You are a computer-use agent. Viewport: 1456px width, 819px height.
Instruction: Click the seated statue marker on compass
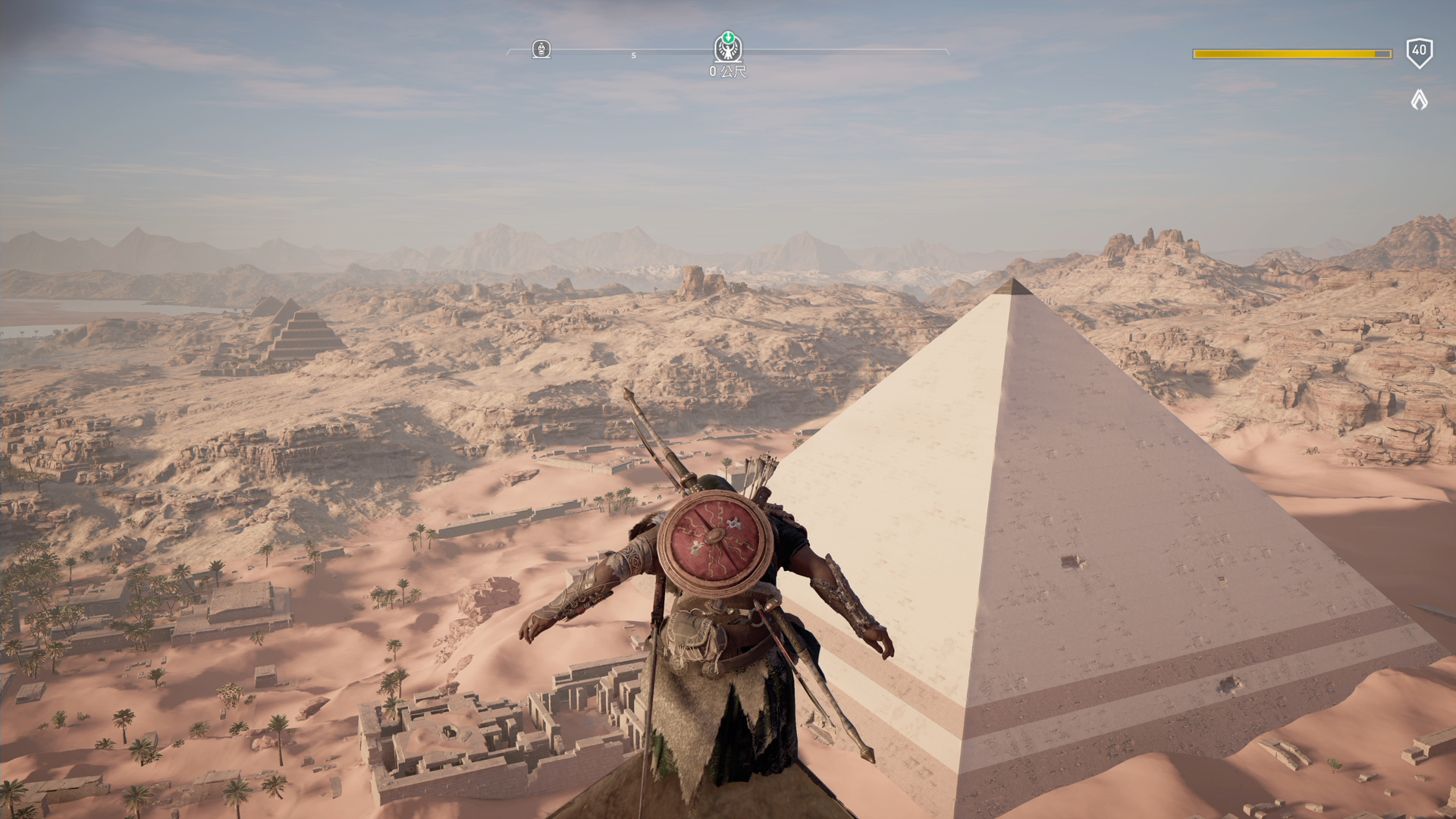tap(541, 49)
